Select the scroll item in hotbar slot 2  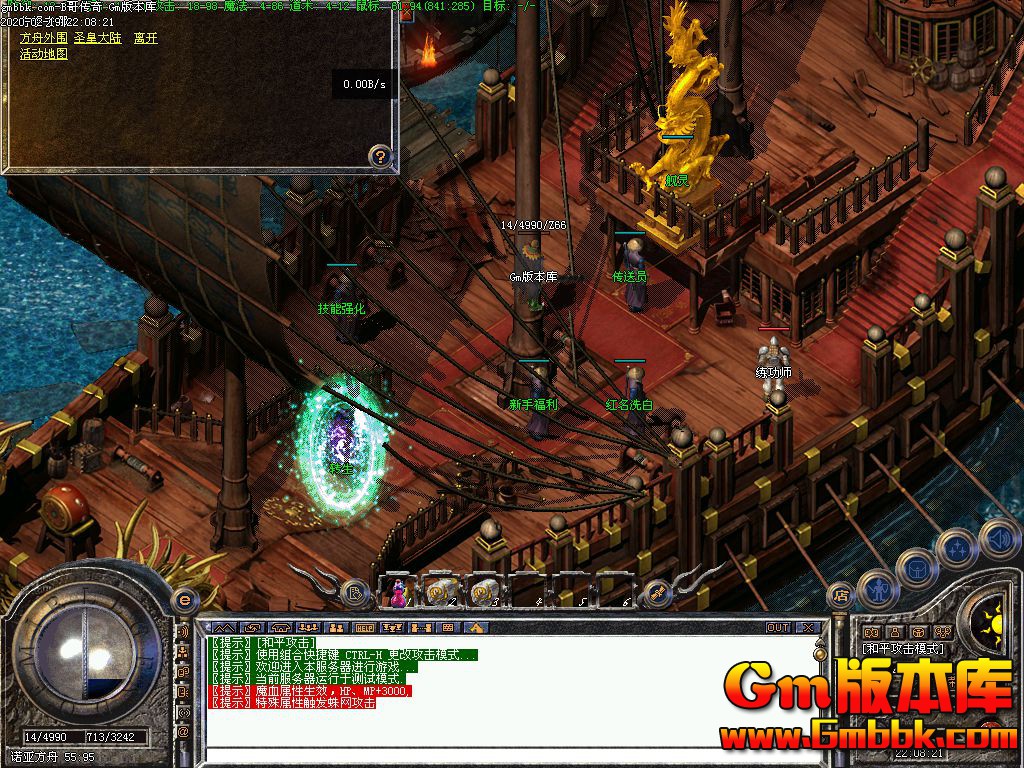click(438, 592)
